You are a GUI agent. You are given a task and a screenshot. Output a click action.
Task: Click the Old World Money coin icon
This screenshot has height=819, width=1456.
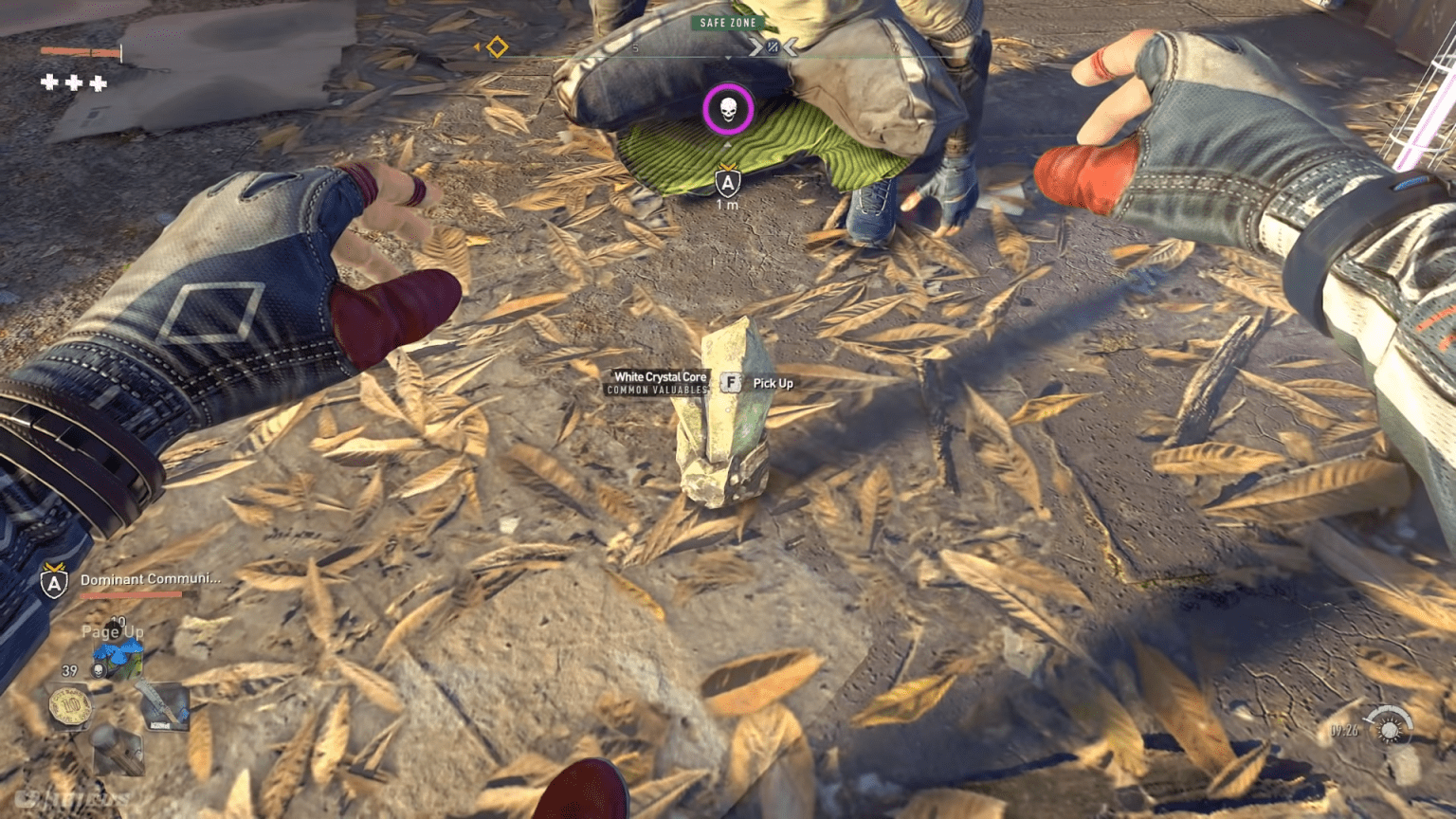[69, 704]
